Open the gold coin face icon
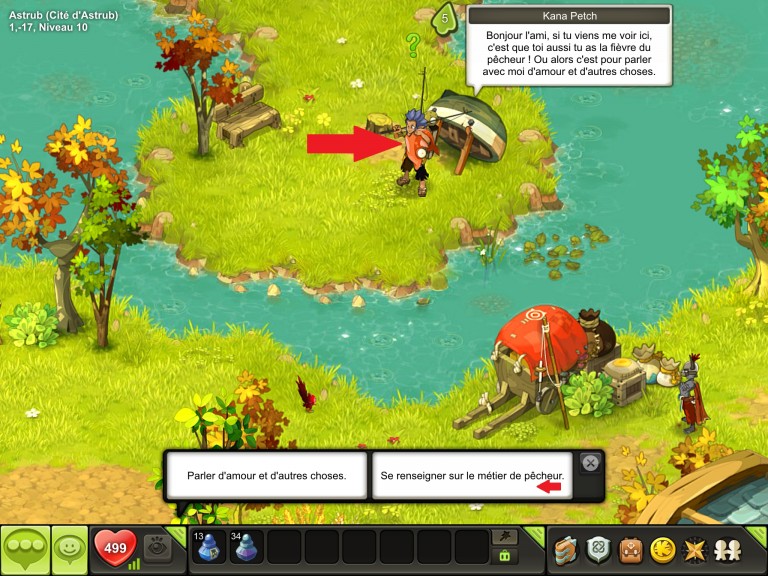The height and width of the screenshot is (576, 768). [661, 549]
